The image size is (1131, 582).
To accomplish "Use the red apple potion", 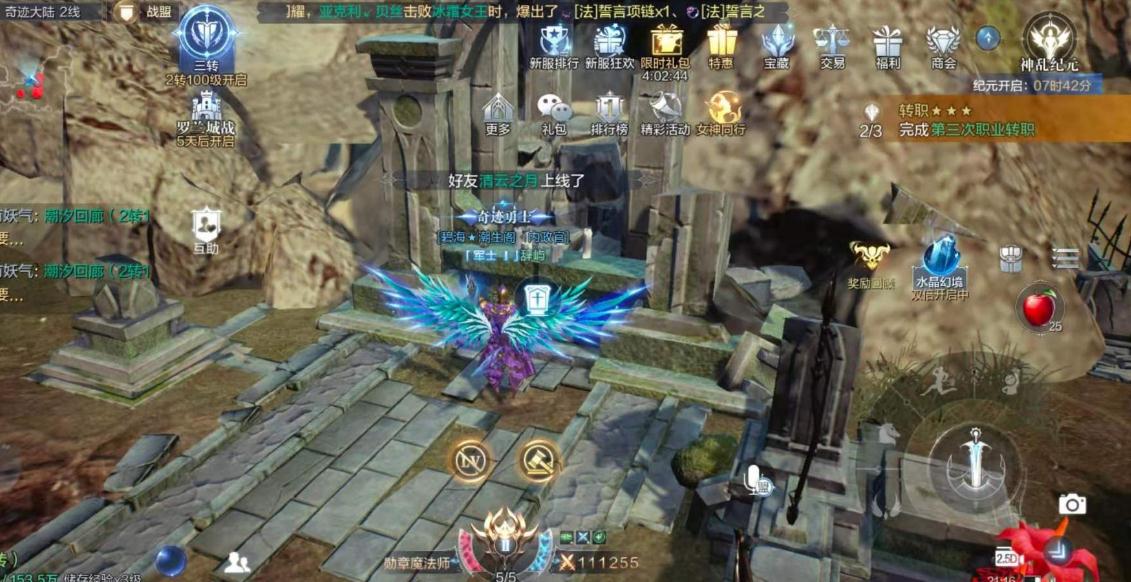I will 1039,308.
